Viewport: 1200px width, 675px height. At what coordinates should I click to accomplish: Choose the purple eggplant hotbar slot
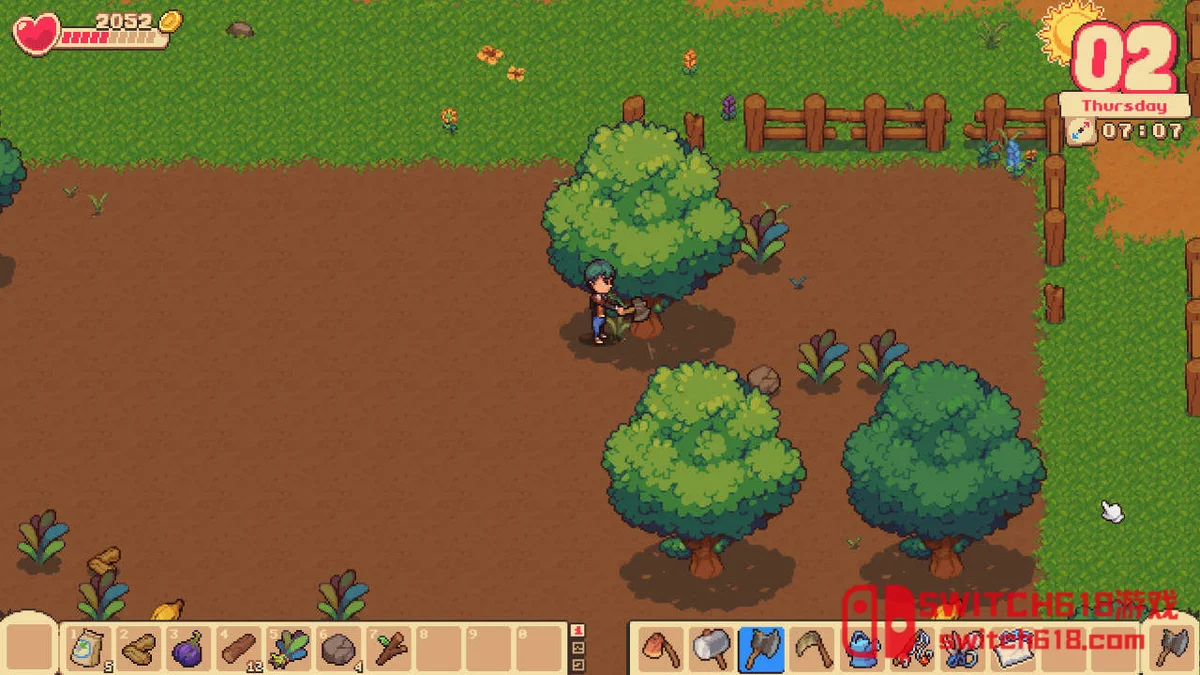point(188,649)
